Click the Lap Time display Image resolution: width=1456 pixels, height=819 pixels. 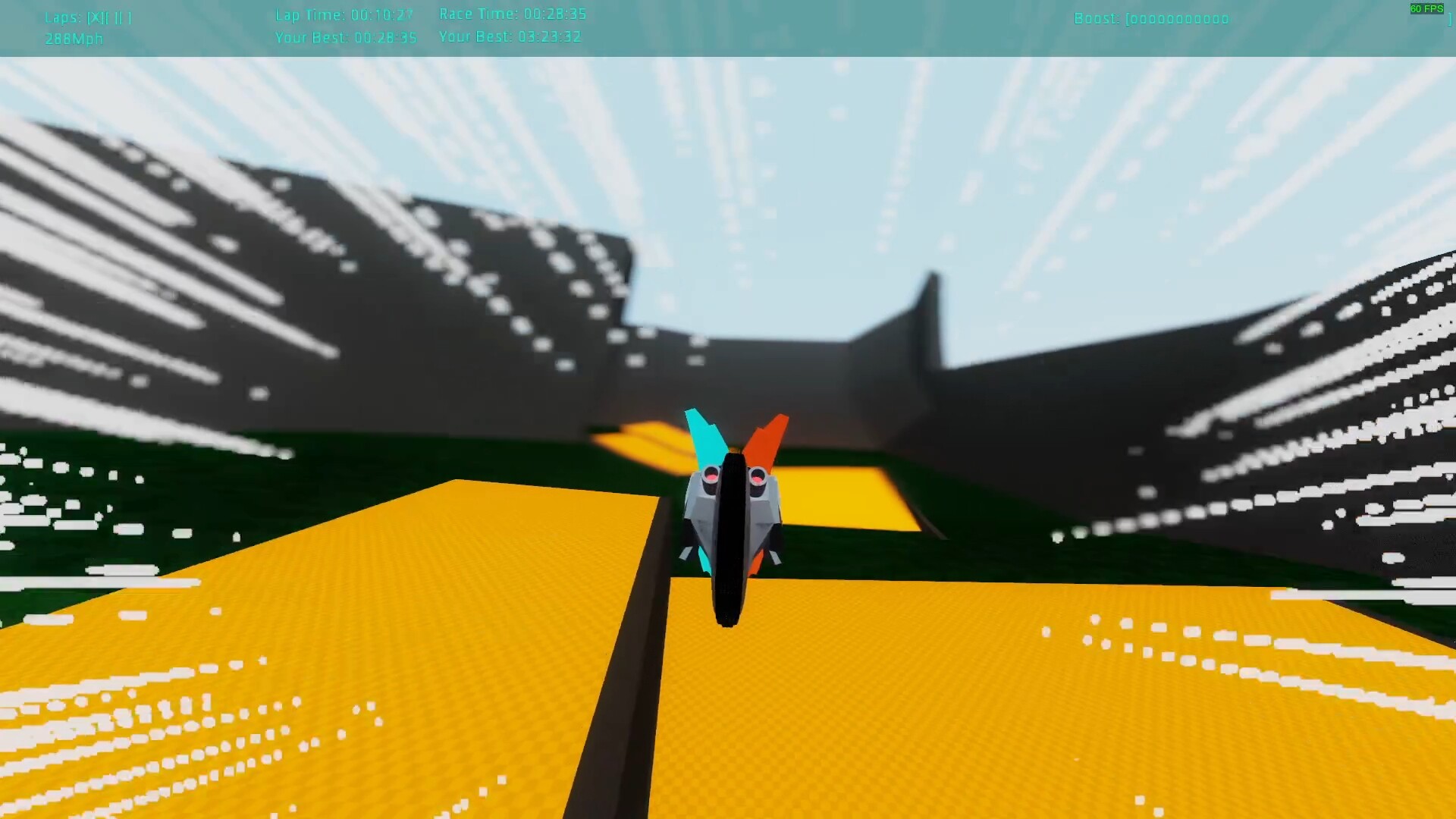[x=345, y=14]
